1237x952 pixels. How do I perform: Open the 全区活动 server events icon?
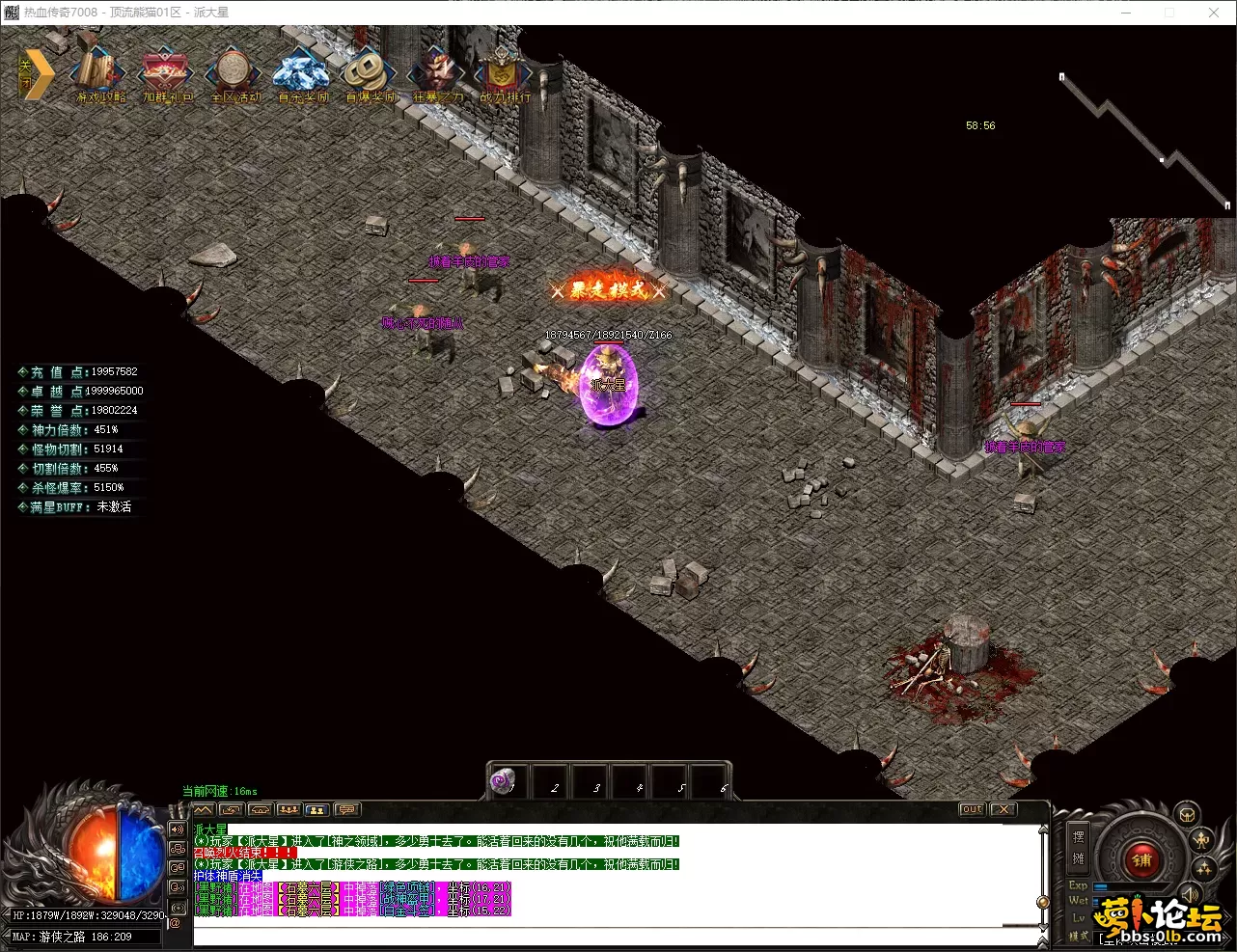pyautogui.click(x=234, y=73)
